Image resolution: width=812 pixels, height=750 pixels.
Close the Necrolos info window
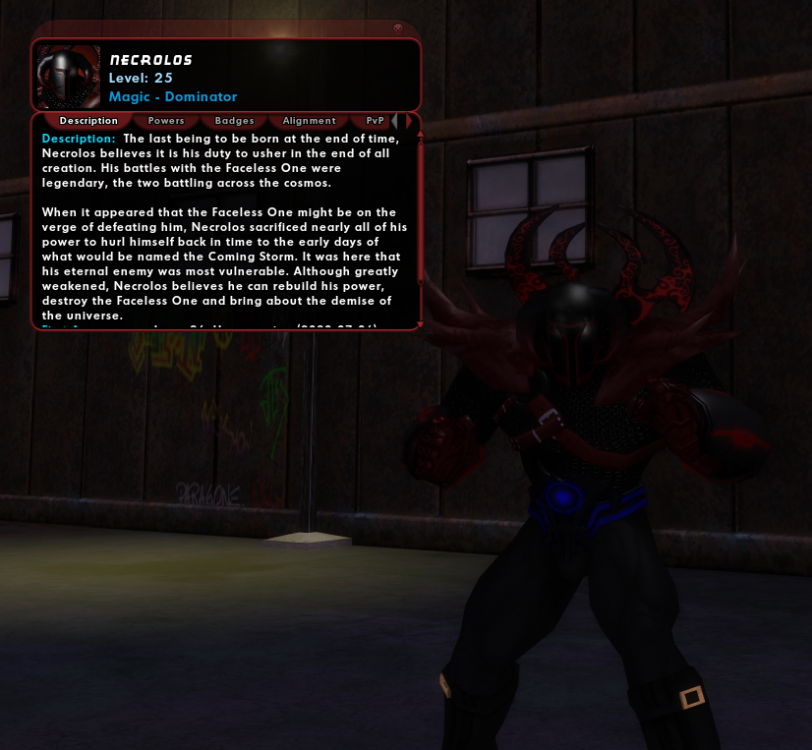[398, 28]
